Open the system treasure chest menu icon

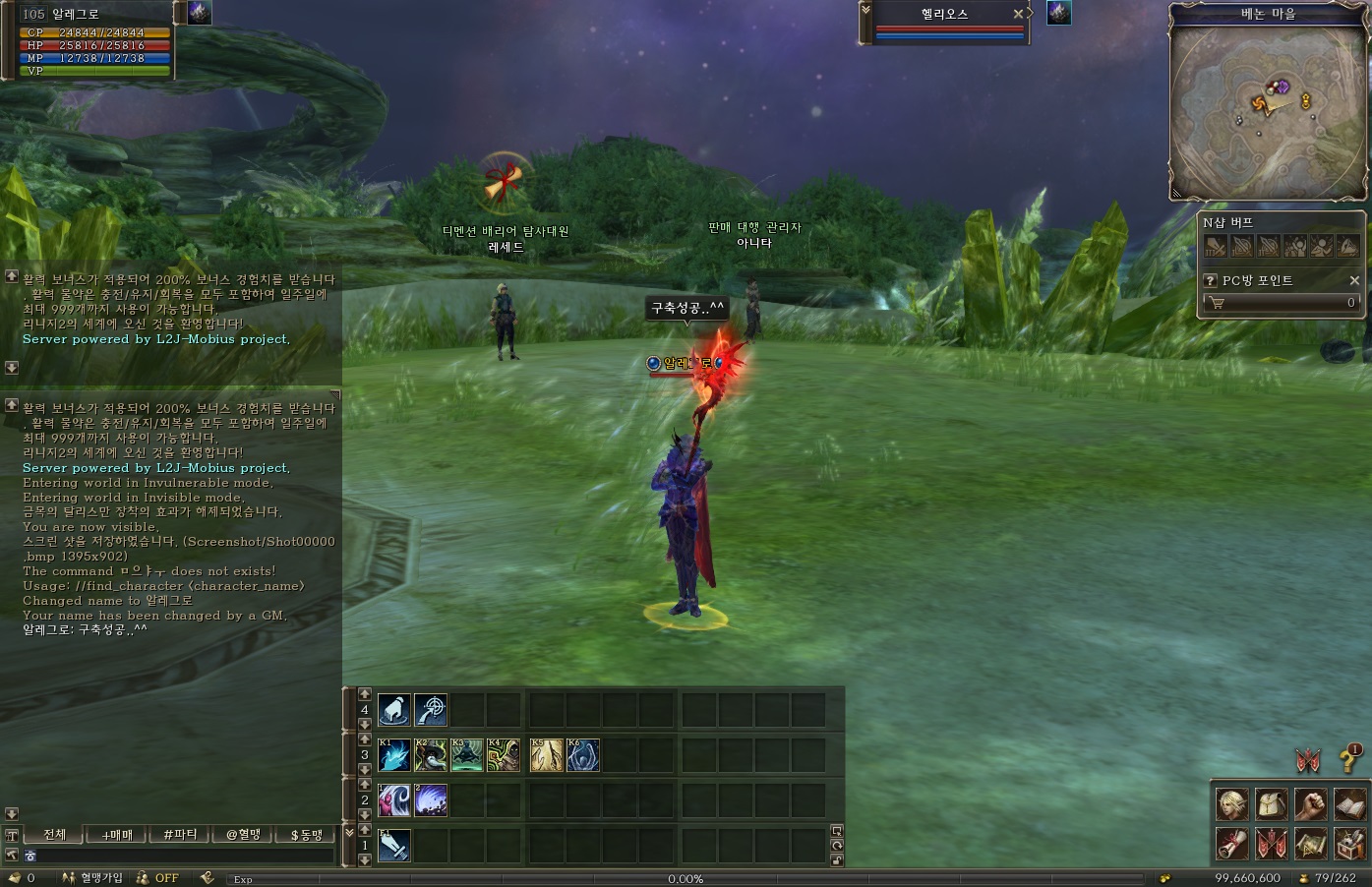(1349, 843)
